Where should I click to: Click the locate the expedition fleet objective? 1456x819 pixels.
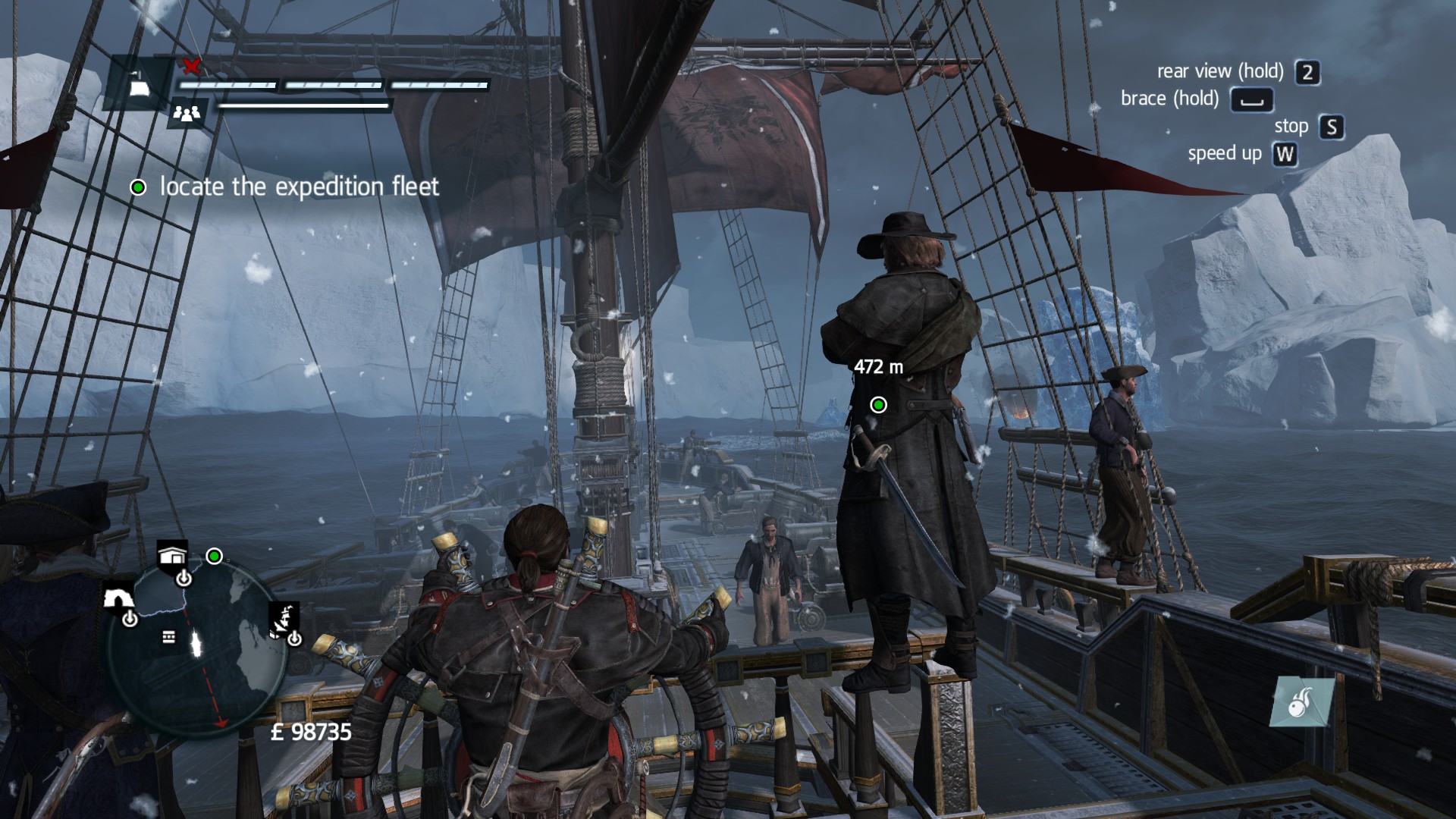click(x=299, y=187)
